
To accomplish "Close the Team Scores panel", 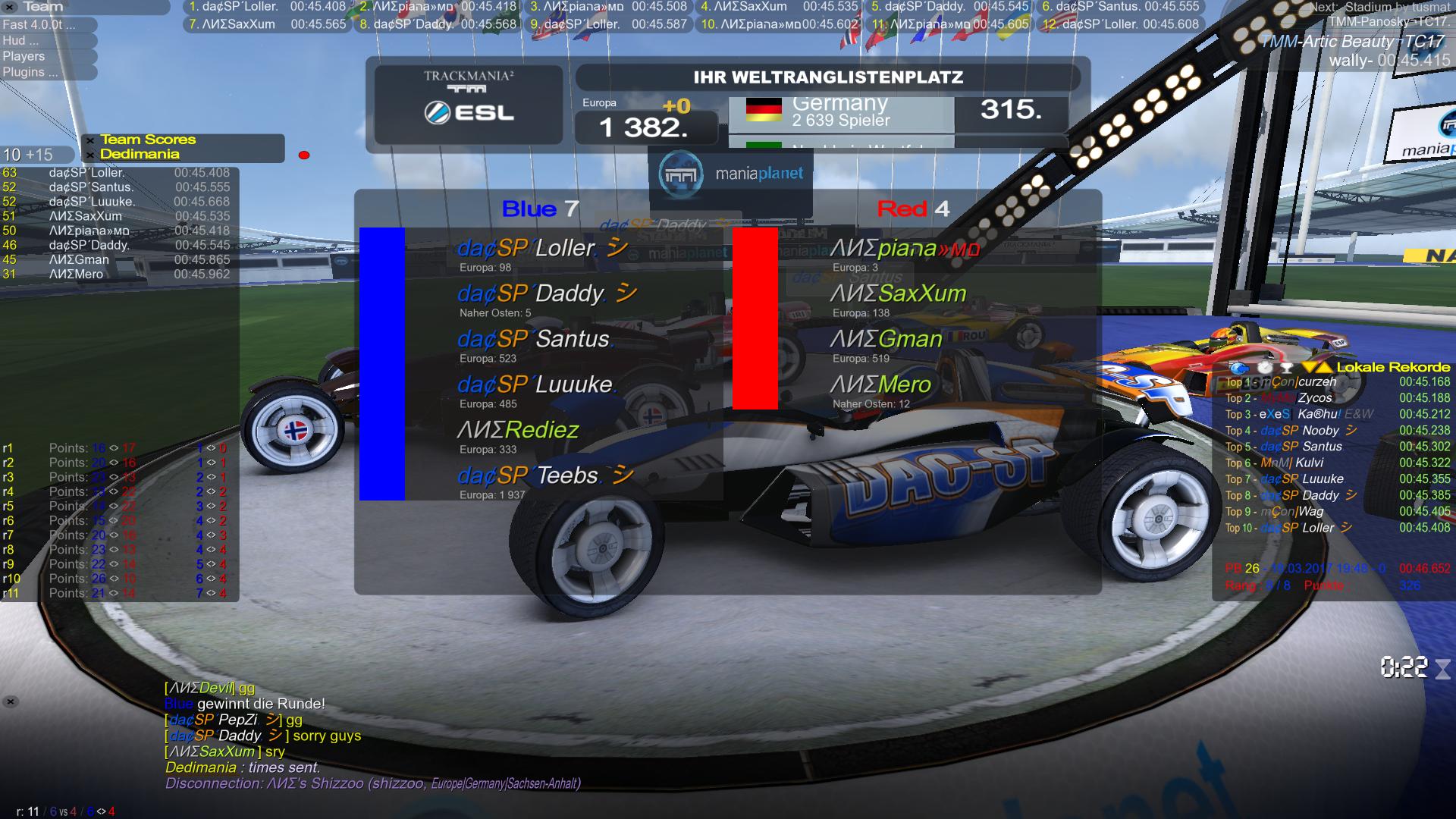I will 90,140.
